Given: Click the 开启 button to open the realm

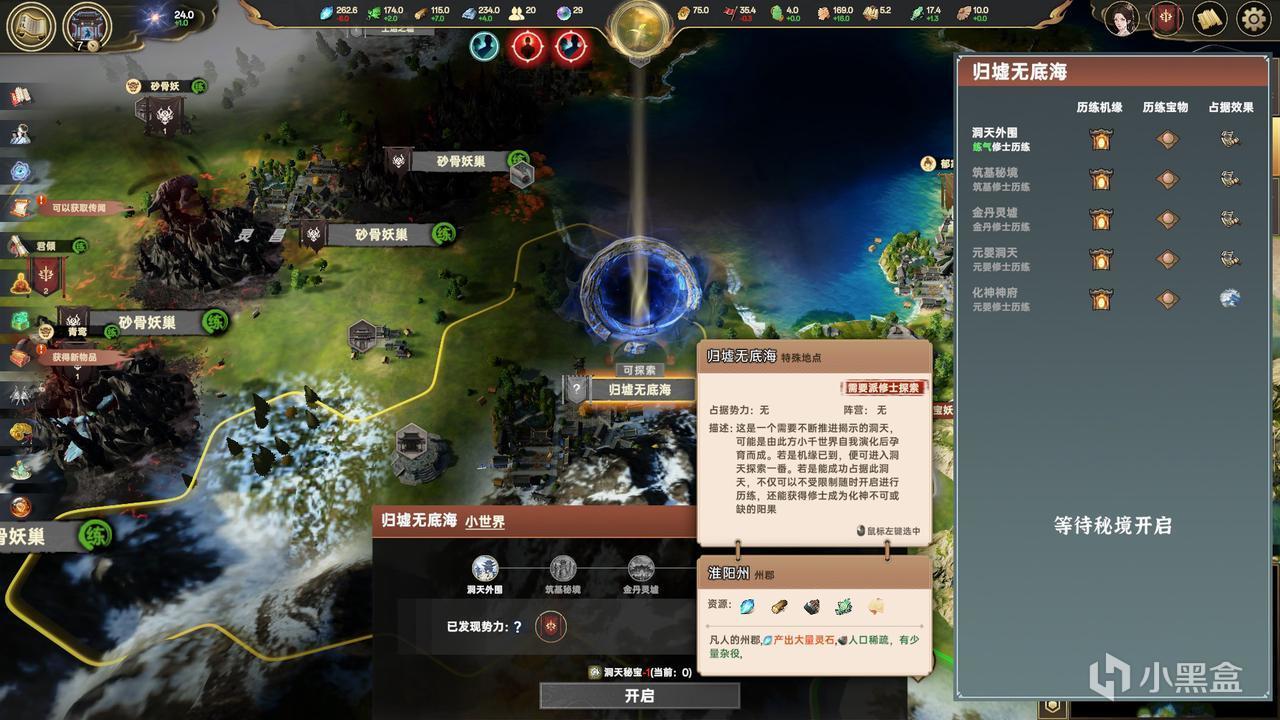Looking at the screenshot, I should coord(638,696).
